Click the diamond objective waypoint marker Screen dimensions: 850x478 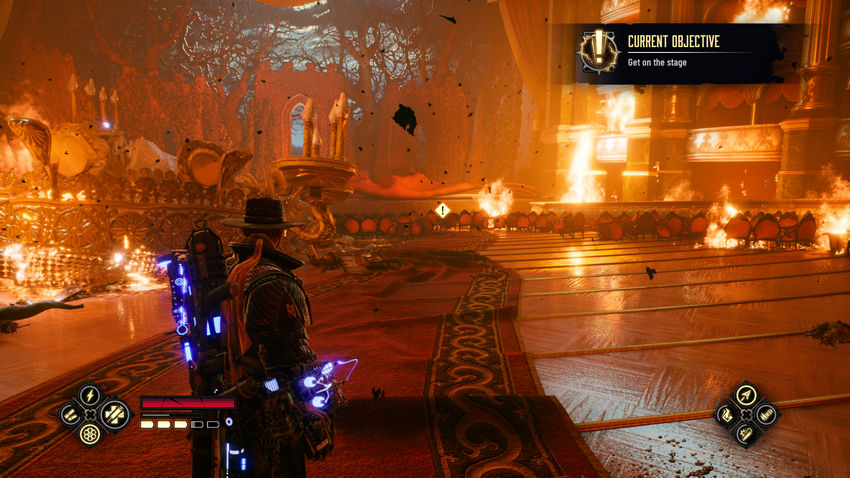click(442, 210)
